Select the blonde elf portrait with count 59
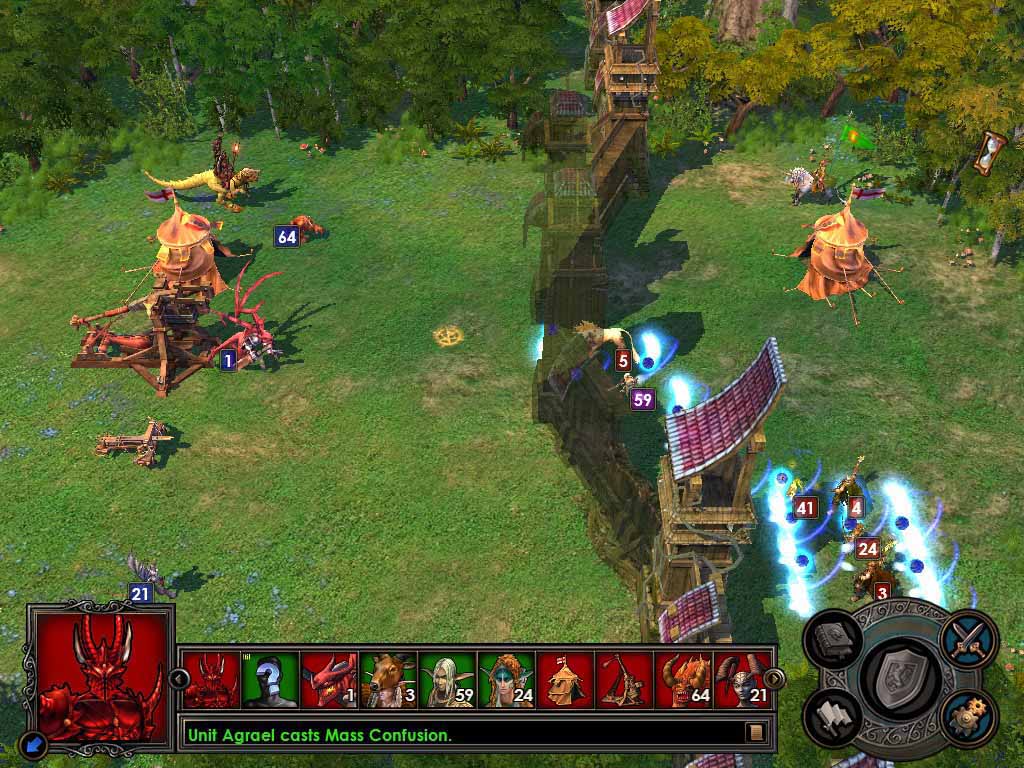The height and width of the screenshot is (768, 1024). click(447, 680)
